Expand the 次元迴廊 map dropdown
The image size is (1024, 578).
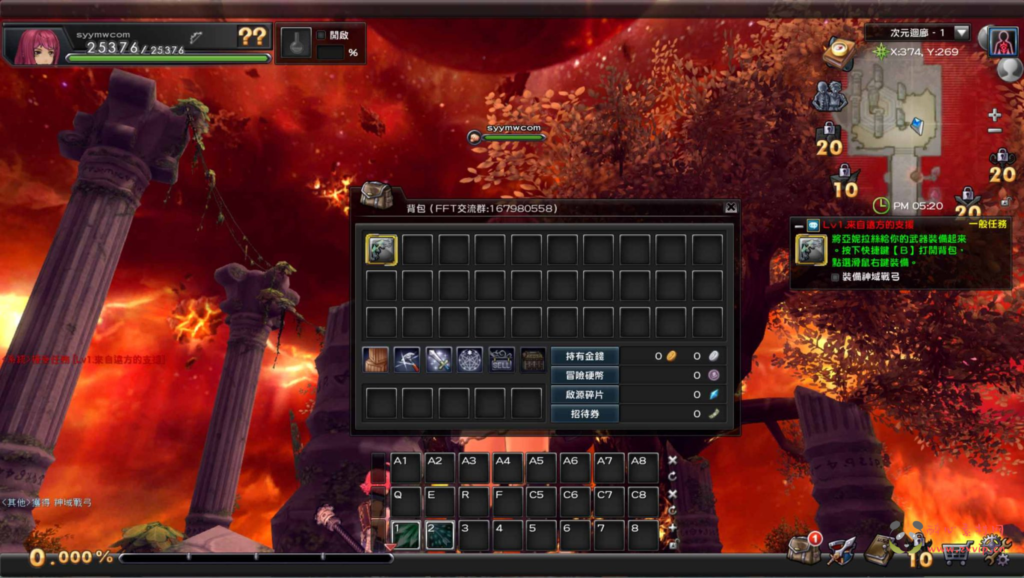(961, 33)
